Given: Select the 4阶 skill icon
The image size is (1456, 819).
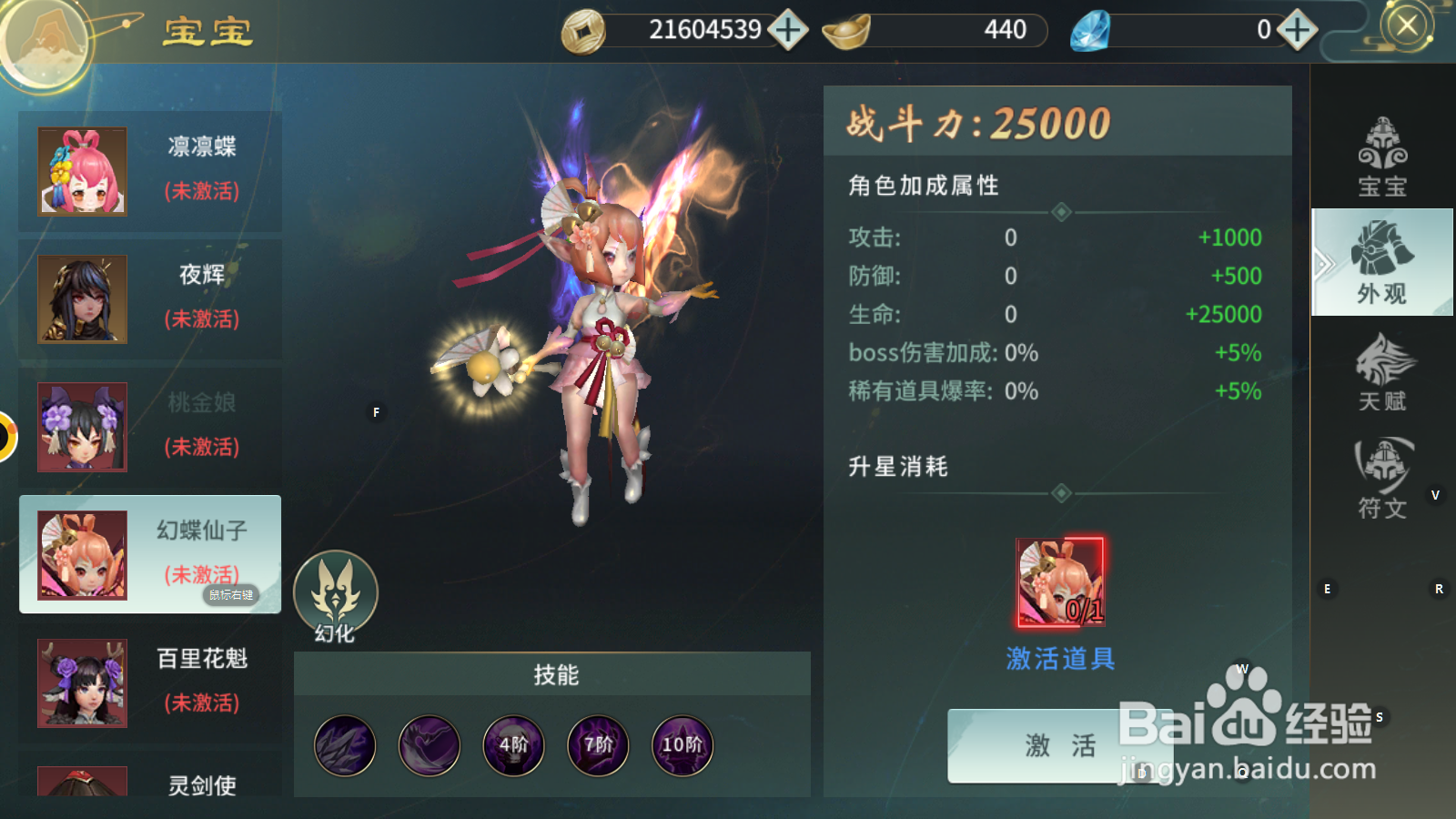Looking at the screenshot, I should coord(513,745).
